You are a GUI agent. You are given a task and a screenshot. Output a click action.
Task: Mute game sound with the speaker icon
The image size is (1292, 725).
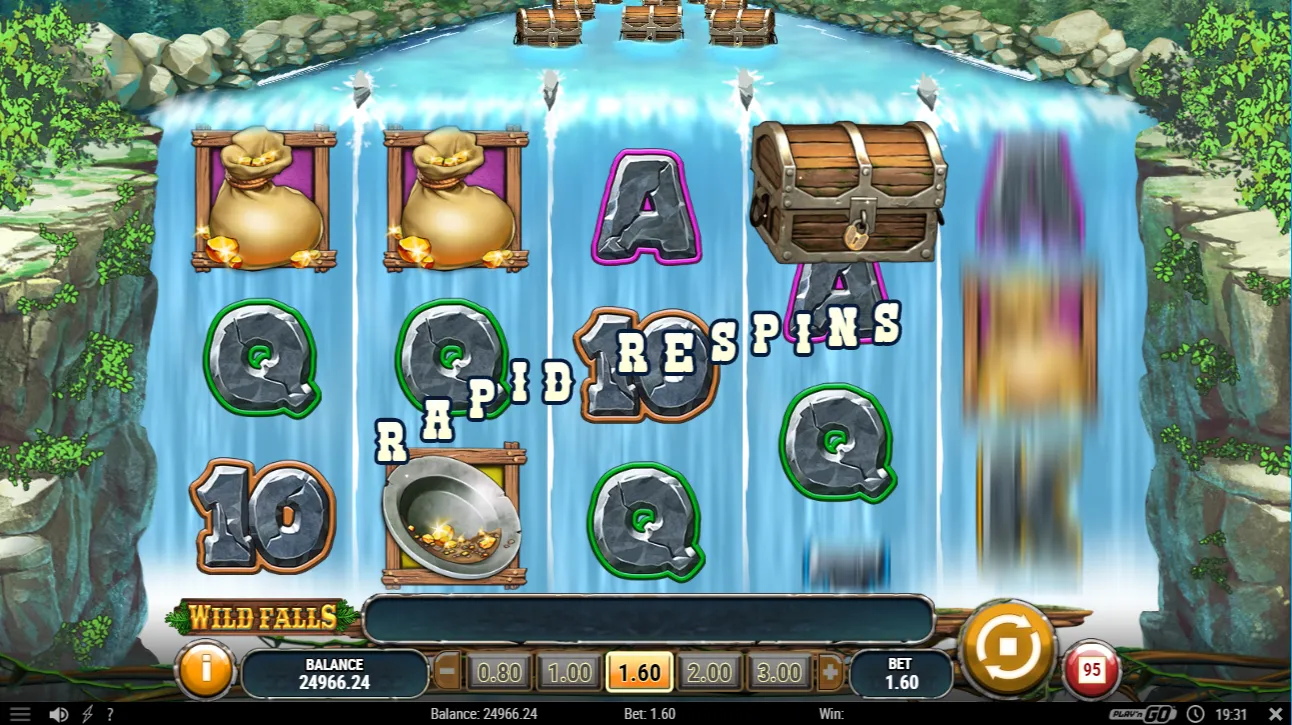(x=58, y=714)
